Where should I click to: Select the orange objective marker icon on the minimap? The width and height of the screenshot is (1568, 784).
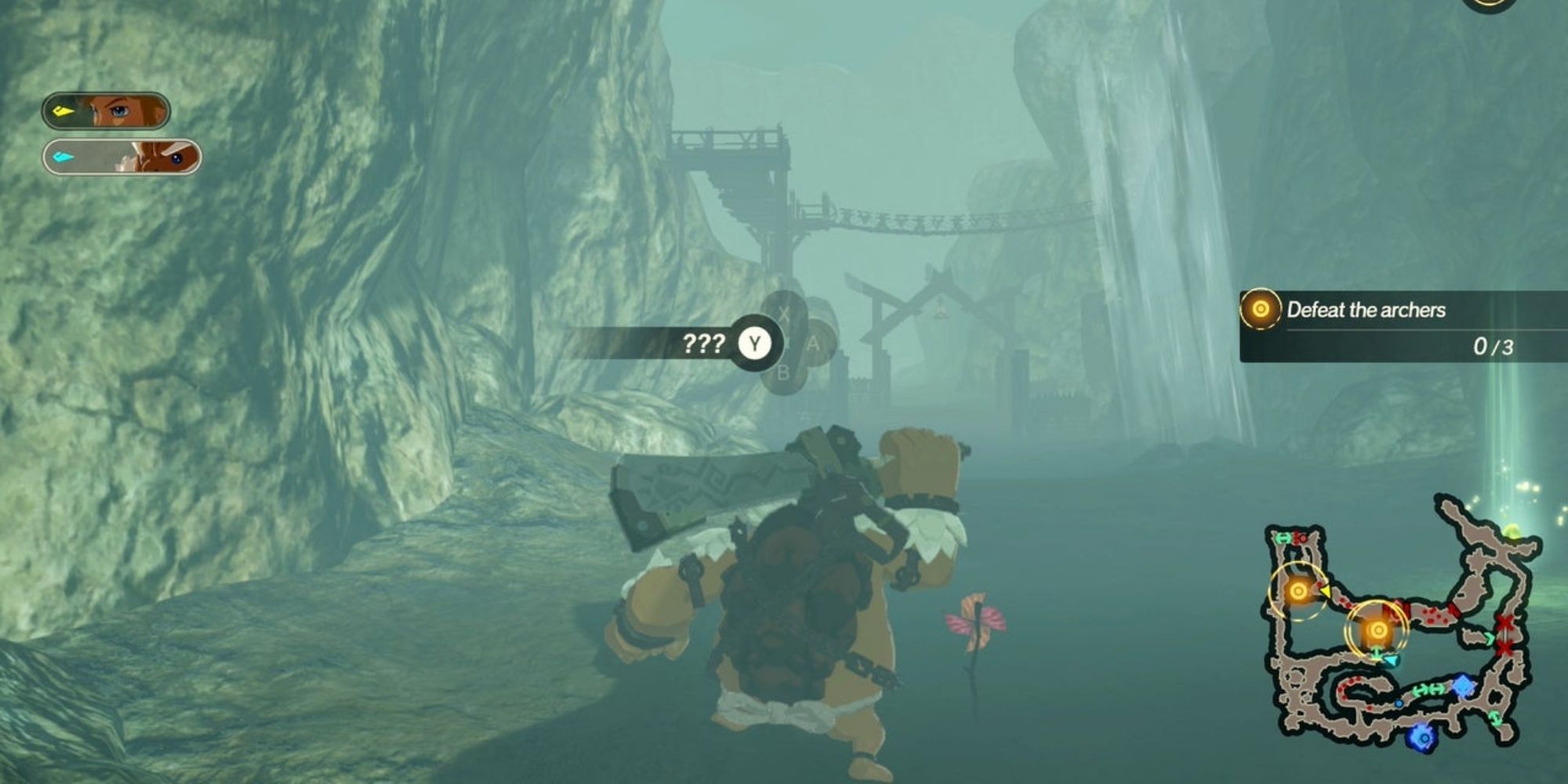coord(1298,590)
